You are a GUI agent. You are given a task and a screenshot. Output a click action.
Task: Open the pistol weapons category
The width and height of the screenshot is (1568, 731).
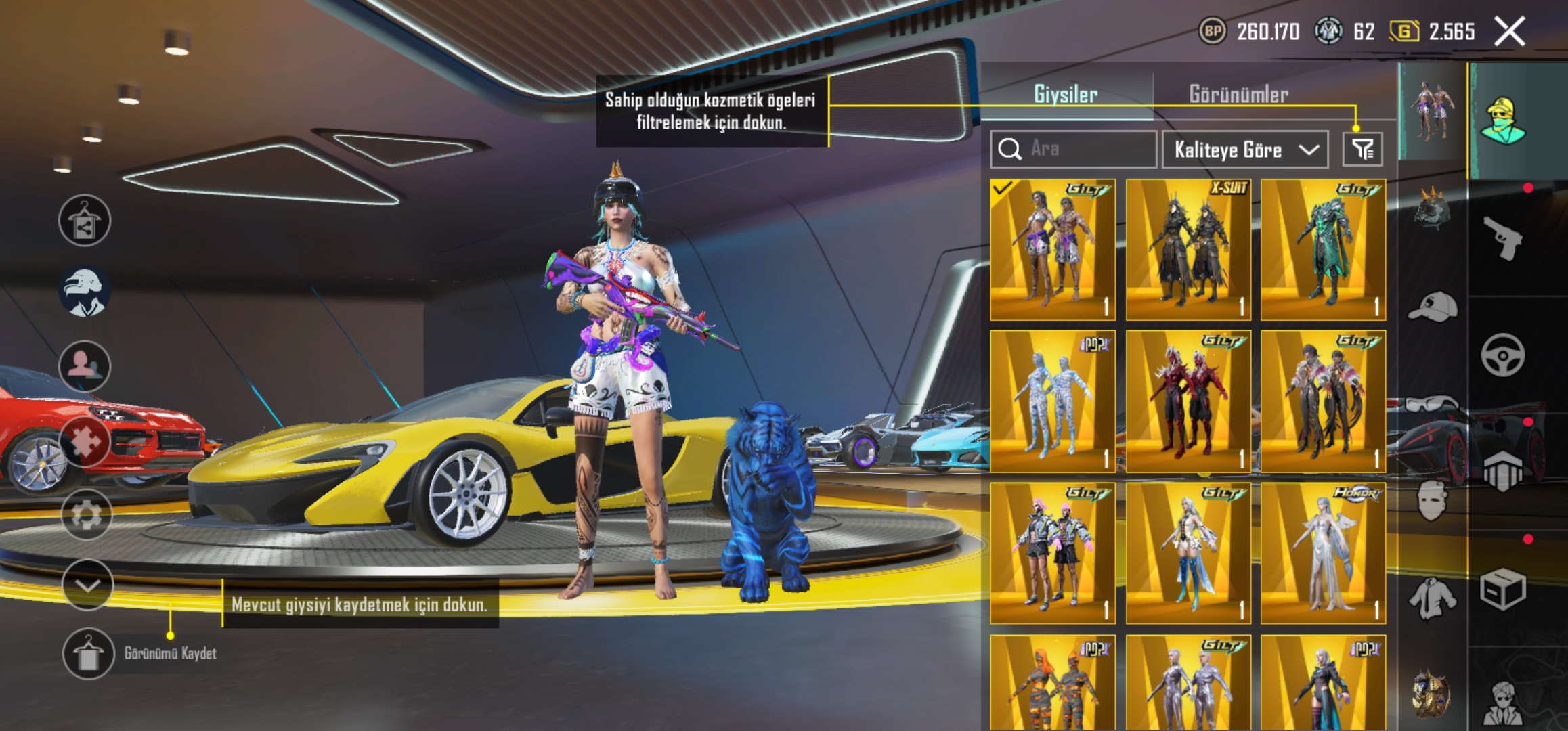coord(1503,238)
